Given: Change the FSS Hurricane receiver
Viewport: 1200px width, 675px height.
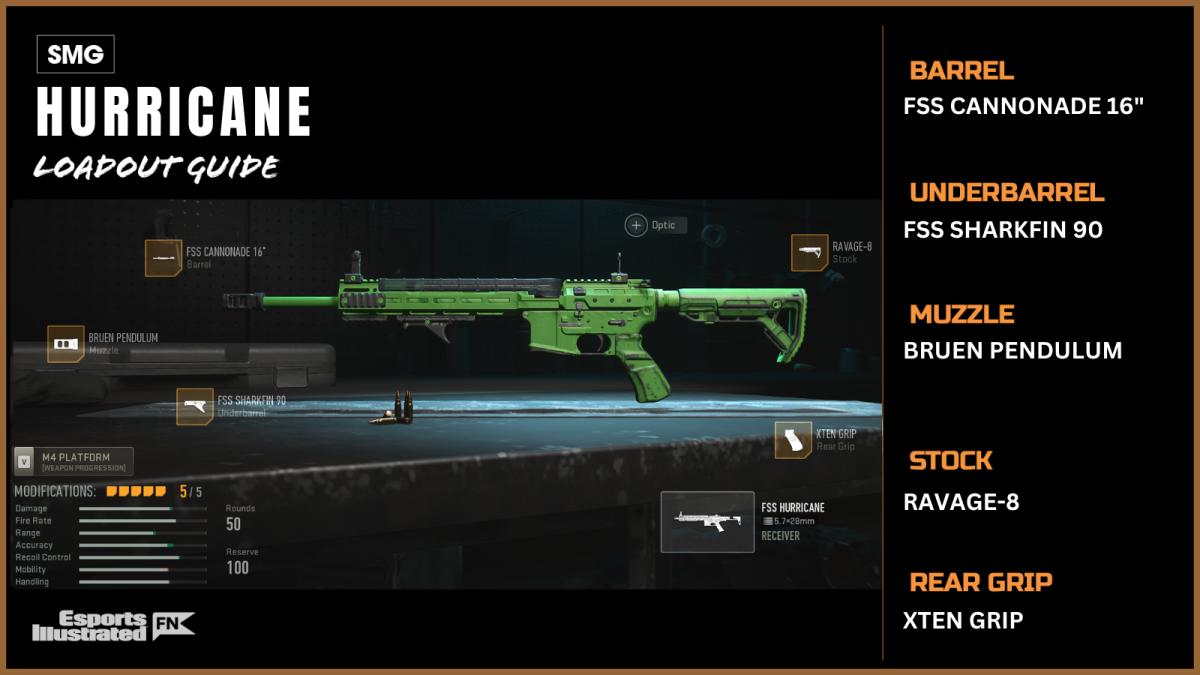Looking at the screenshot, I should coord(707,521).
